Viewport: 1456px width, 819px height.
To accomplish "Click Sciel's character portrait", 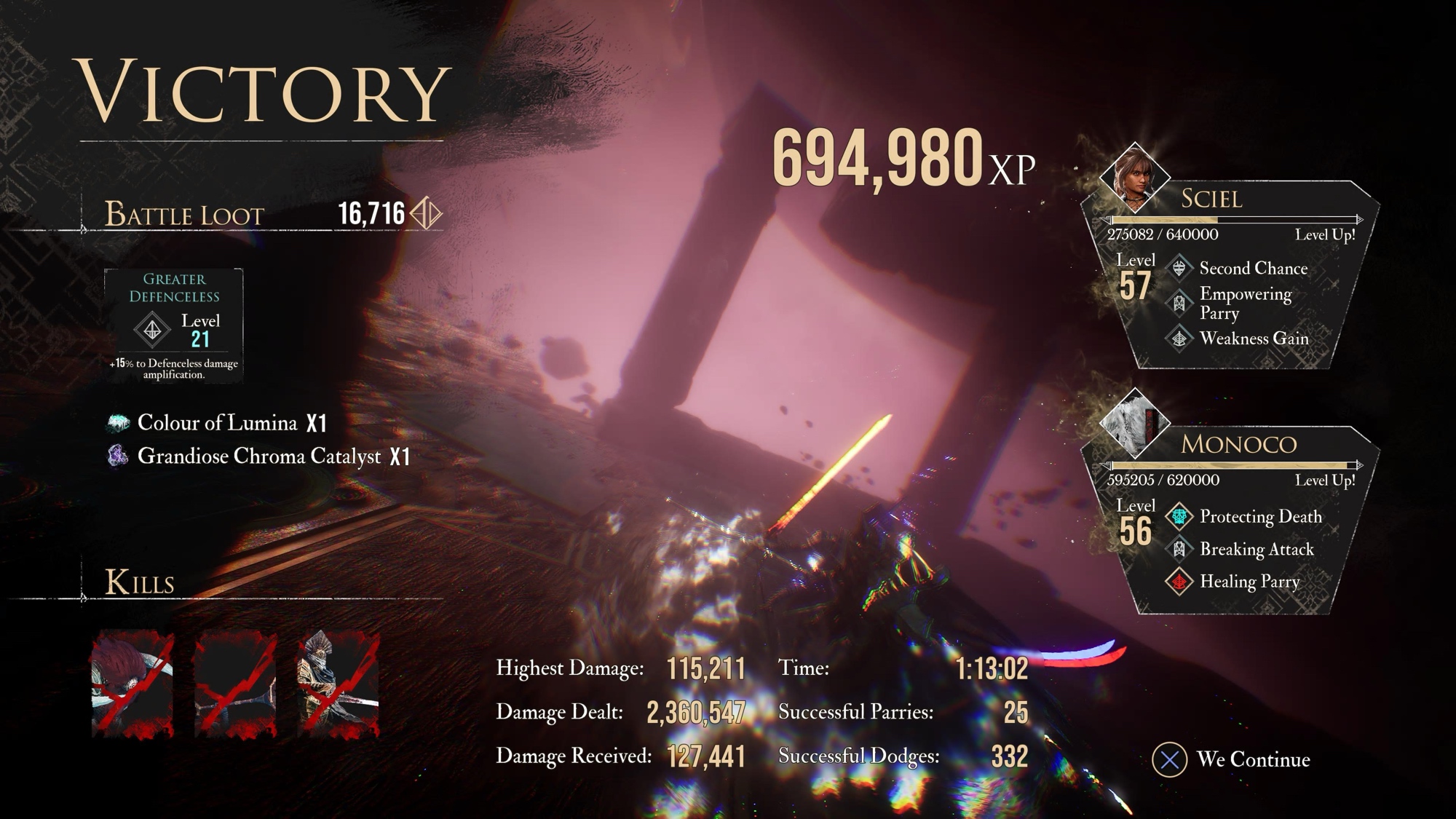I will click(x=1133, y=177).
